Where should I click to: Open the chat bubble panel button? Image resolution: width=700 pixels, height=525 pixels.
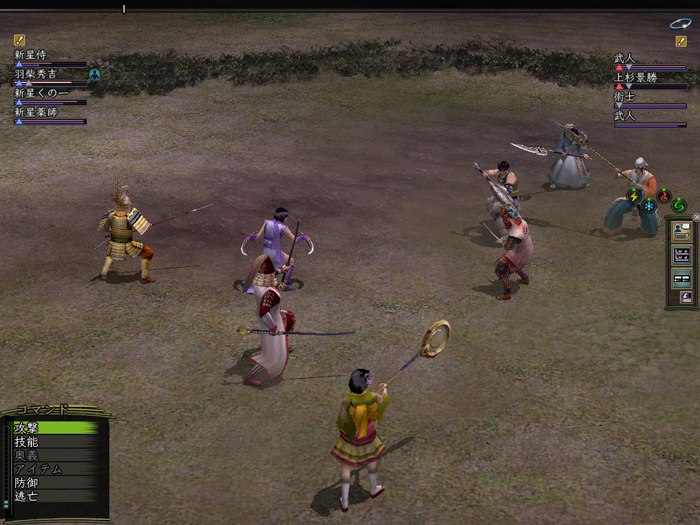pos(683,230)
